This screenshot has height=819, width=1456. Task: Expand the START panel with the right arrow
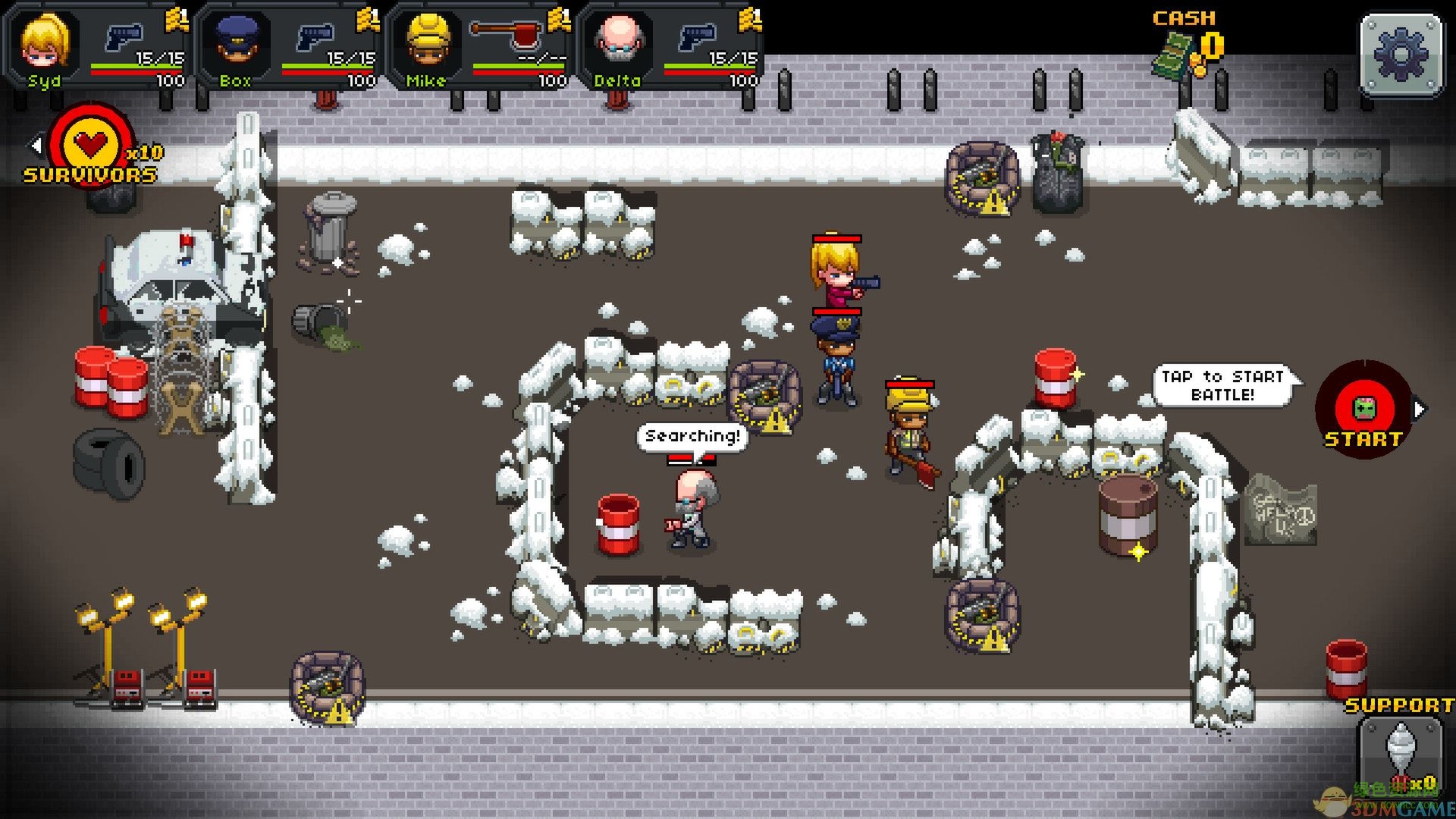tap(1420, 409)
